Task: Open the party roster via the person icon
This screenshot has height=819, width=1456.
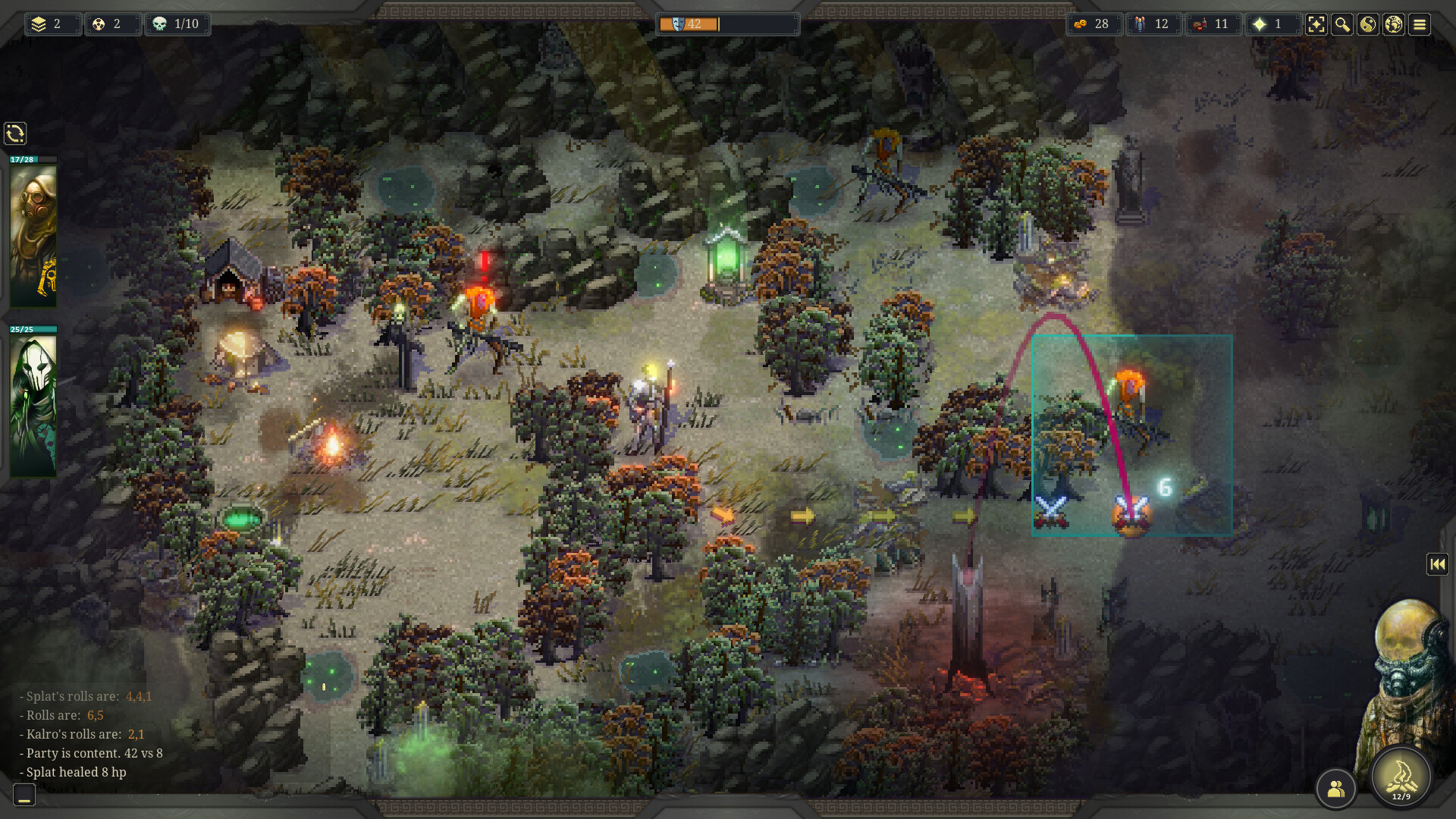Action: coord(1335,789)
